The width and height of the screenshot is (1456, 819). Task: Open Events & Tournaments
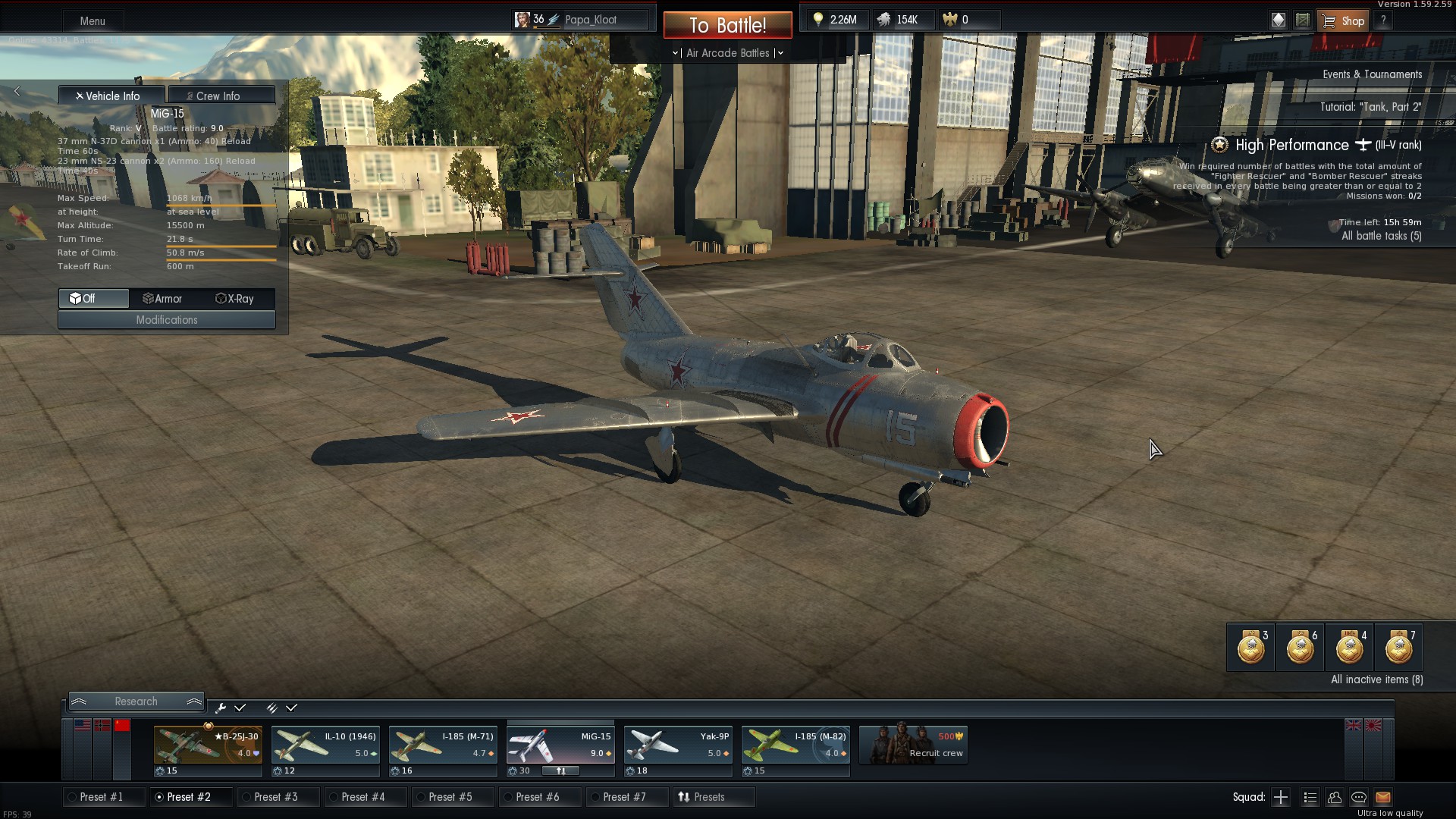pos(1372,74)
